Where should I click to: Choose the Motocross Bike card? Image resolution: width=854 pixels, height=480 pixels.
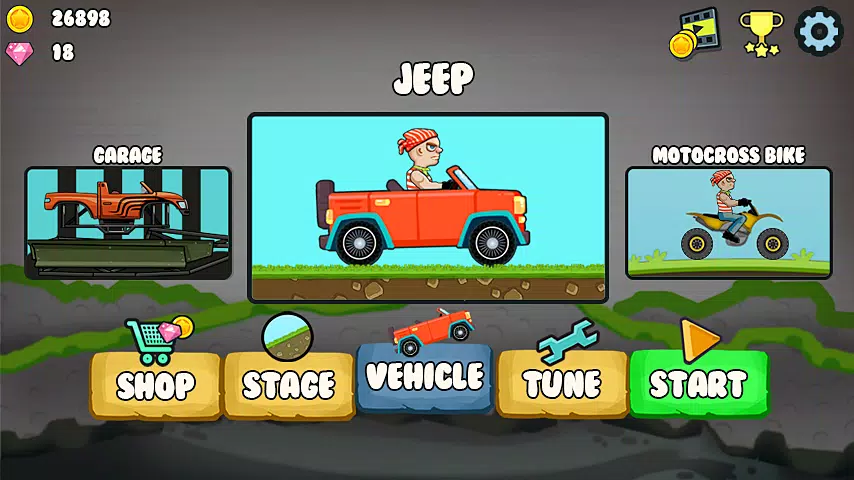728,222
